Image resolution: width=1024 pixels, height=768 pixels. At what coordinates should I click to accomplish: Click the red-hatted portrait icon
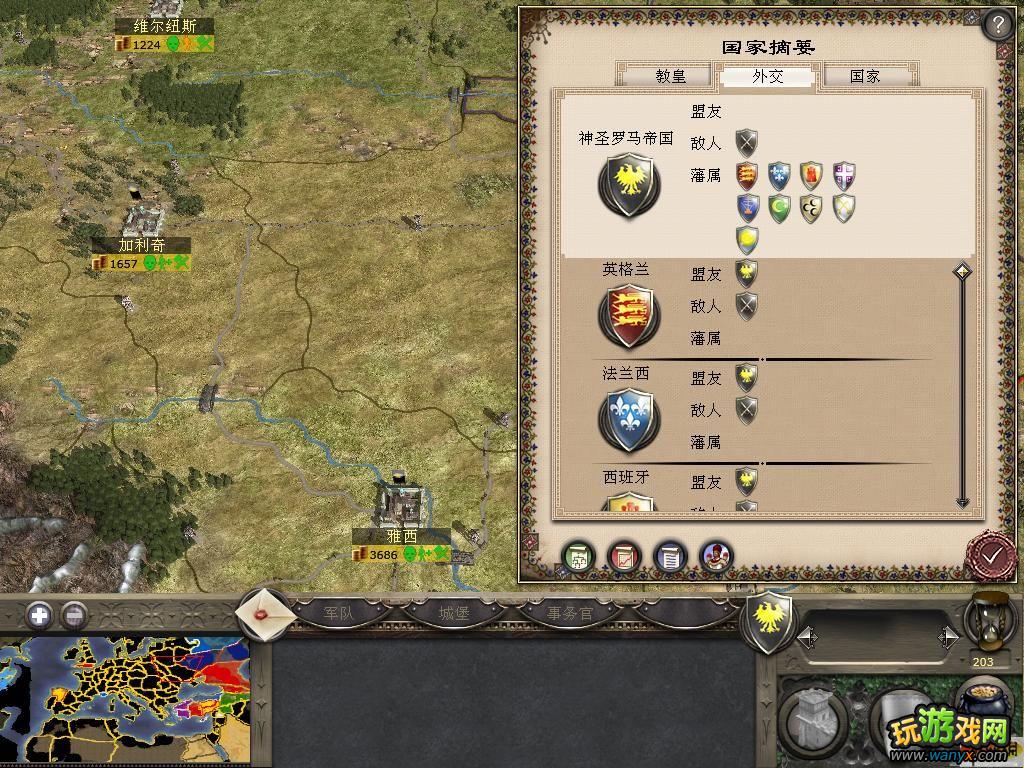(716, 556)
